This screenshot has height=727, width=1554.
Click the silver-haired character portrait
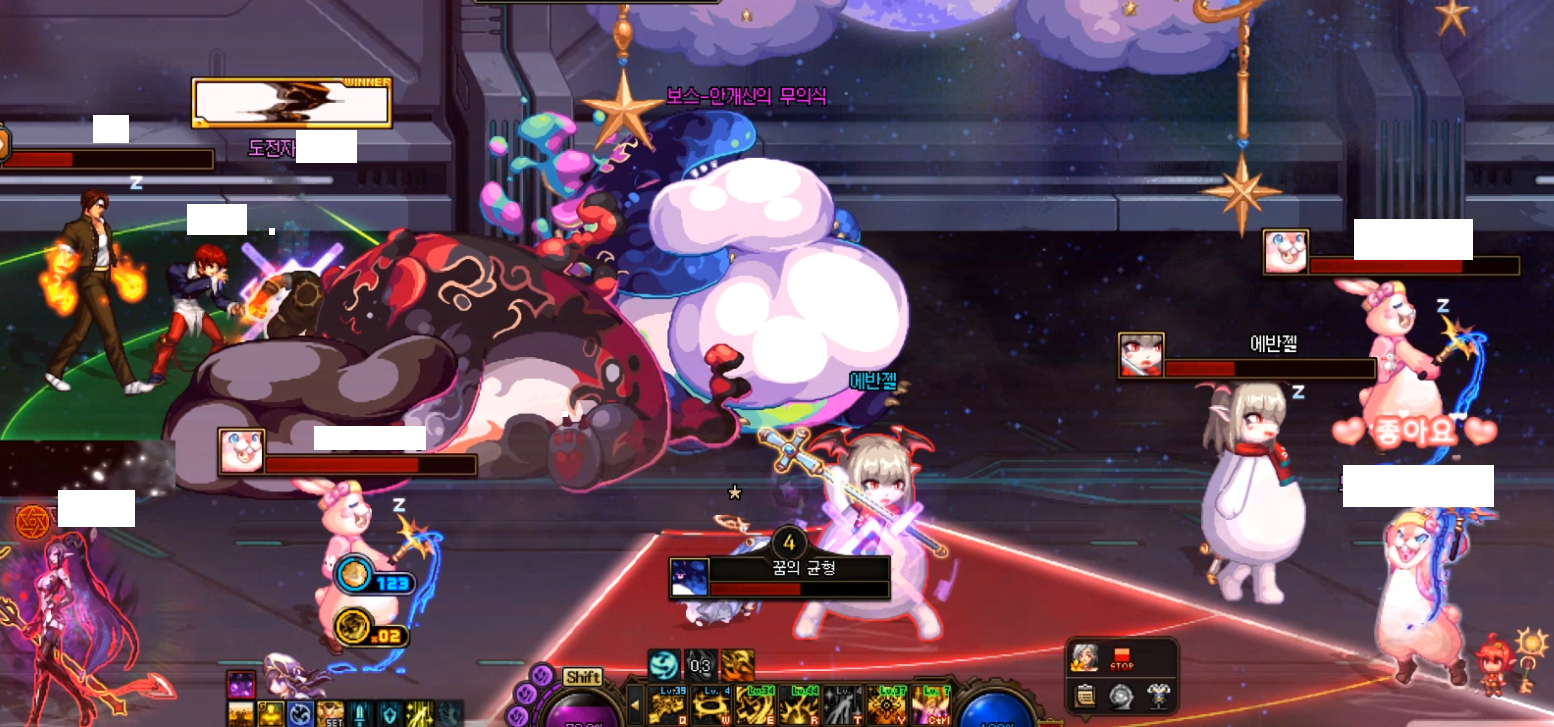point(1083,658)
